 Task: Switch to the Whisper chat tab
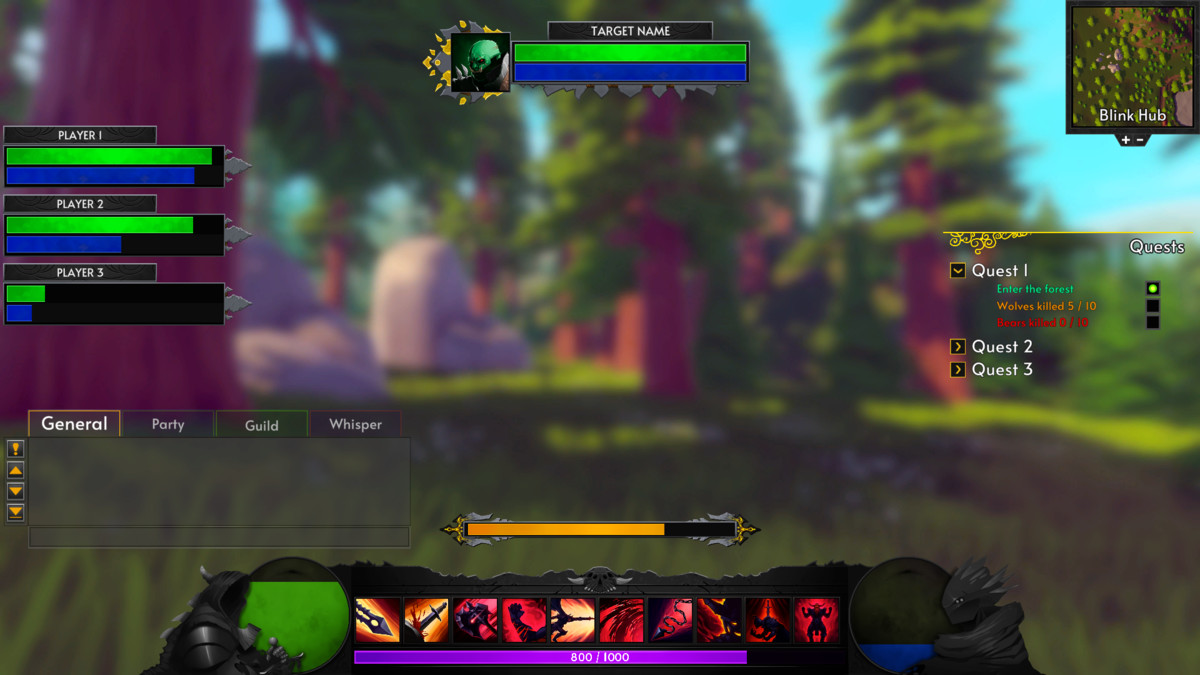click(356, 424)
